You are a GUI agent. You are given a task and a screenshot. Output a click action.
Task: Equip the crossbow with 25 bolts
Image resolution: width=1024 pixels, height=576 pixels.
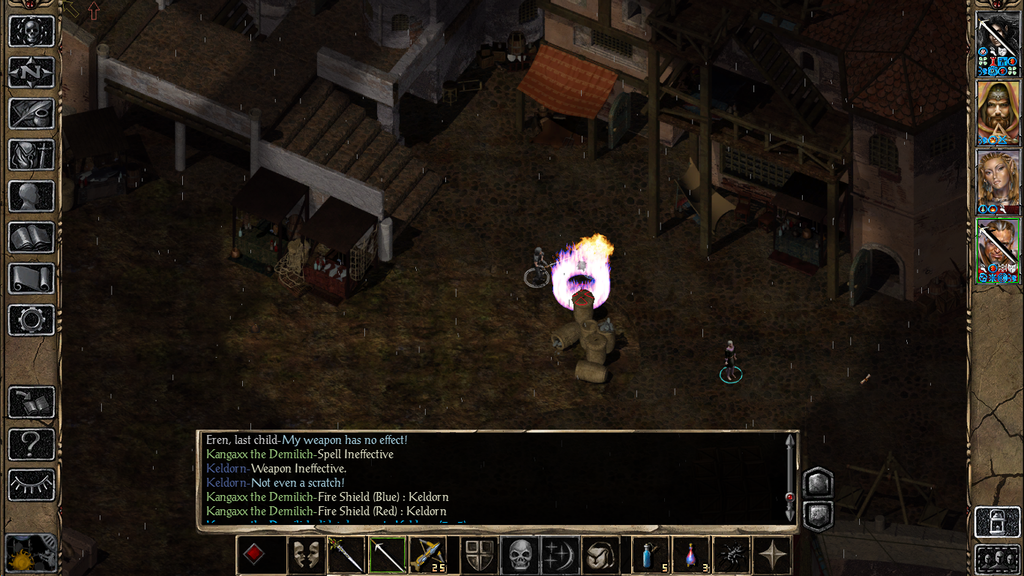[428, 555]
